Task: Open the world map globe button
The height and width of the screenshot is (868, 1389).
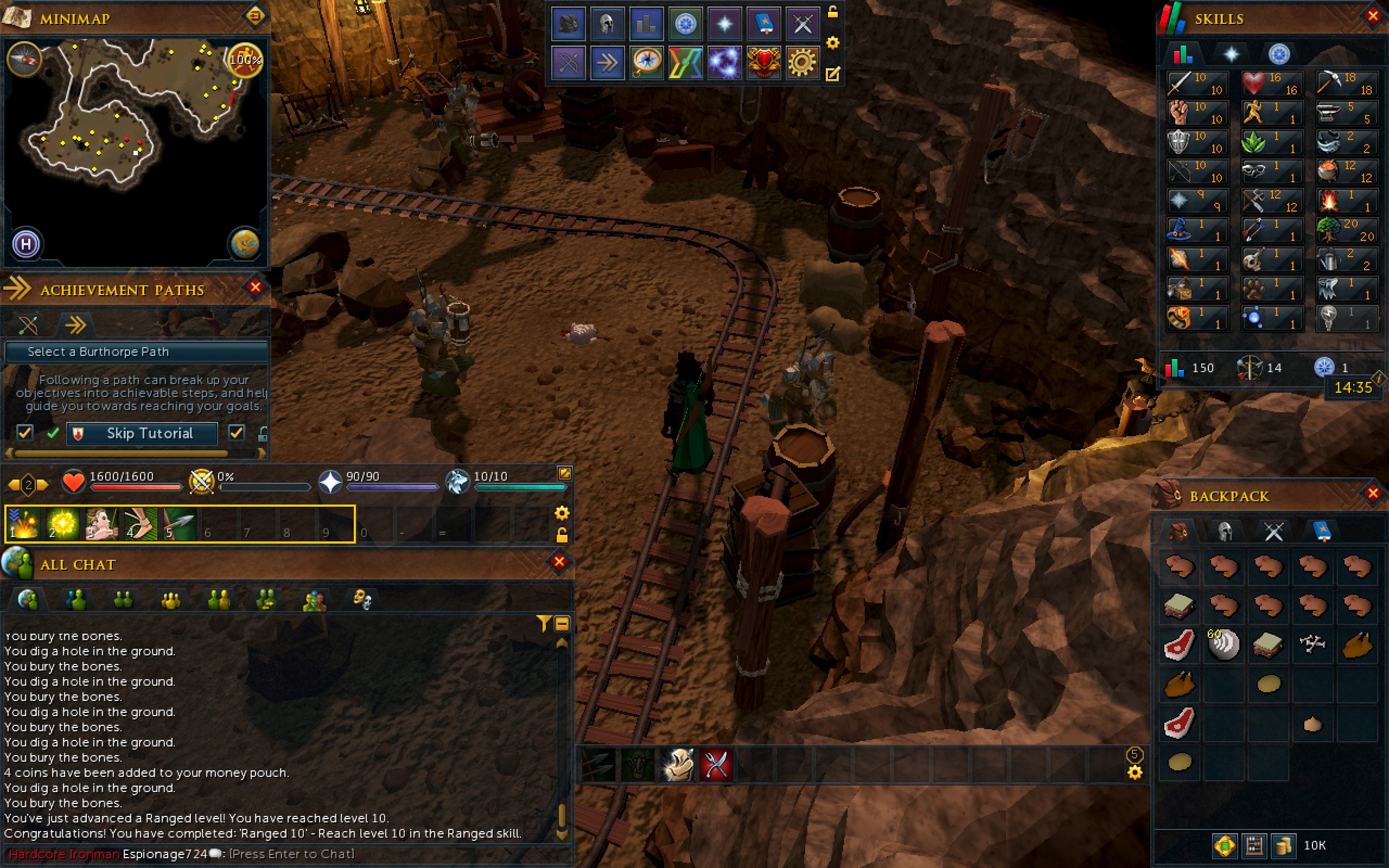Action: click(245, 244)
